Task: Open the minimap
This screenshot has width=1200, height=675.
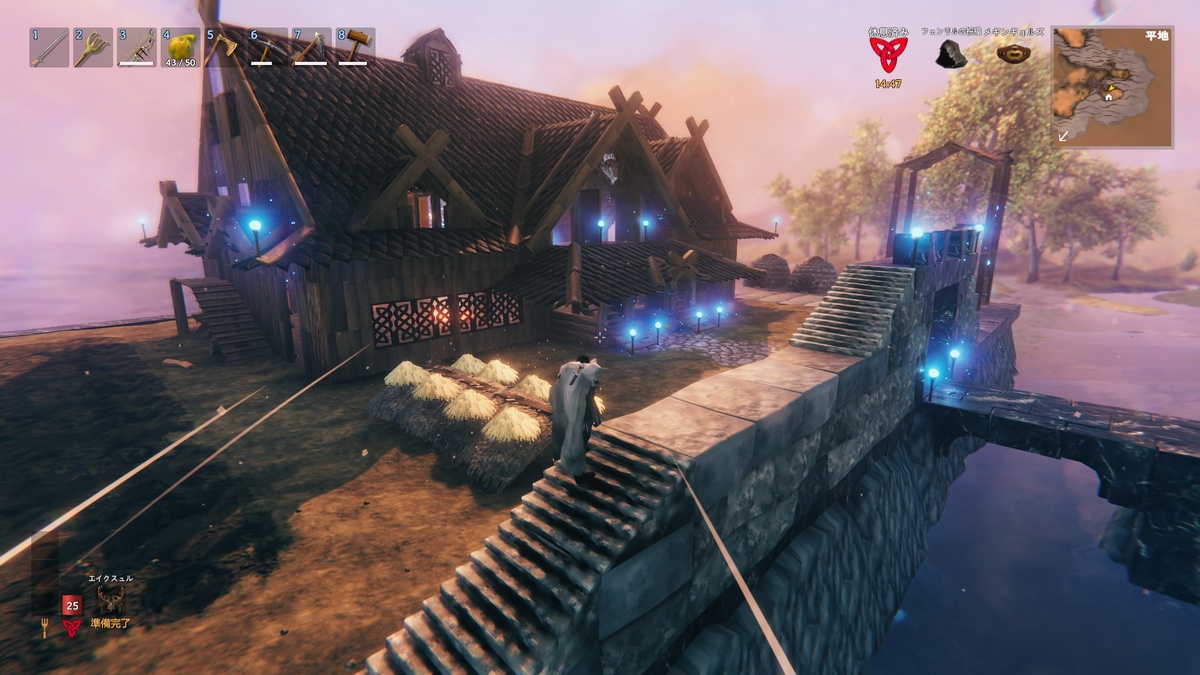Action: coord(1111,87)
